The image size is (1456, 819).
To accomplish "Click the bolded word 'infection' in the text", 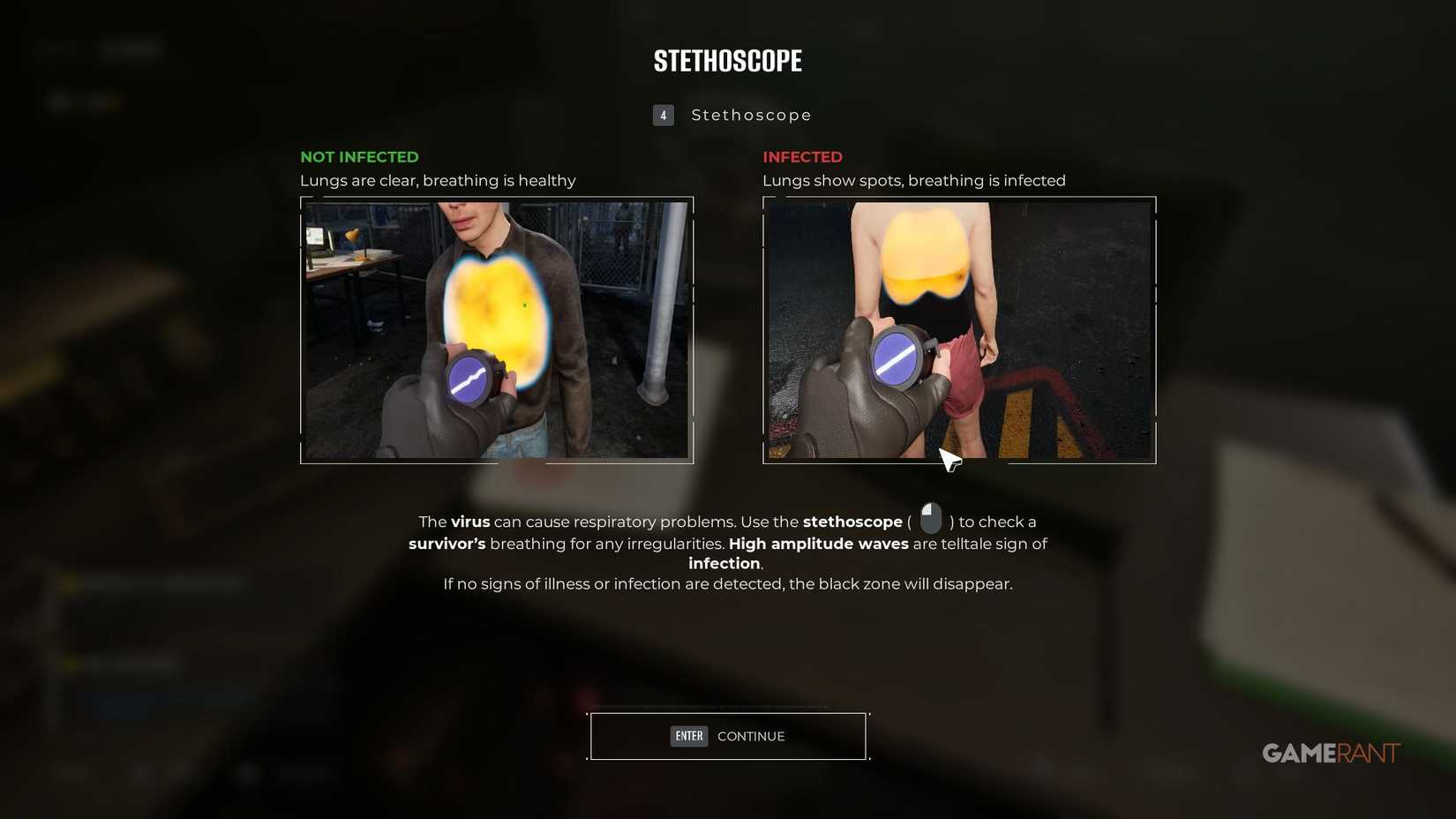I will pos(723,563).
